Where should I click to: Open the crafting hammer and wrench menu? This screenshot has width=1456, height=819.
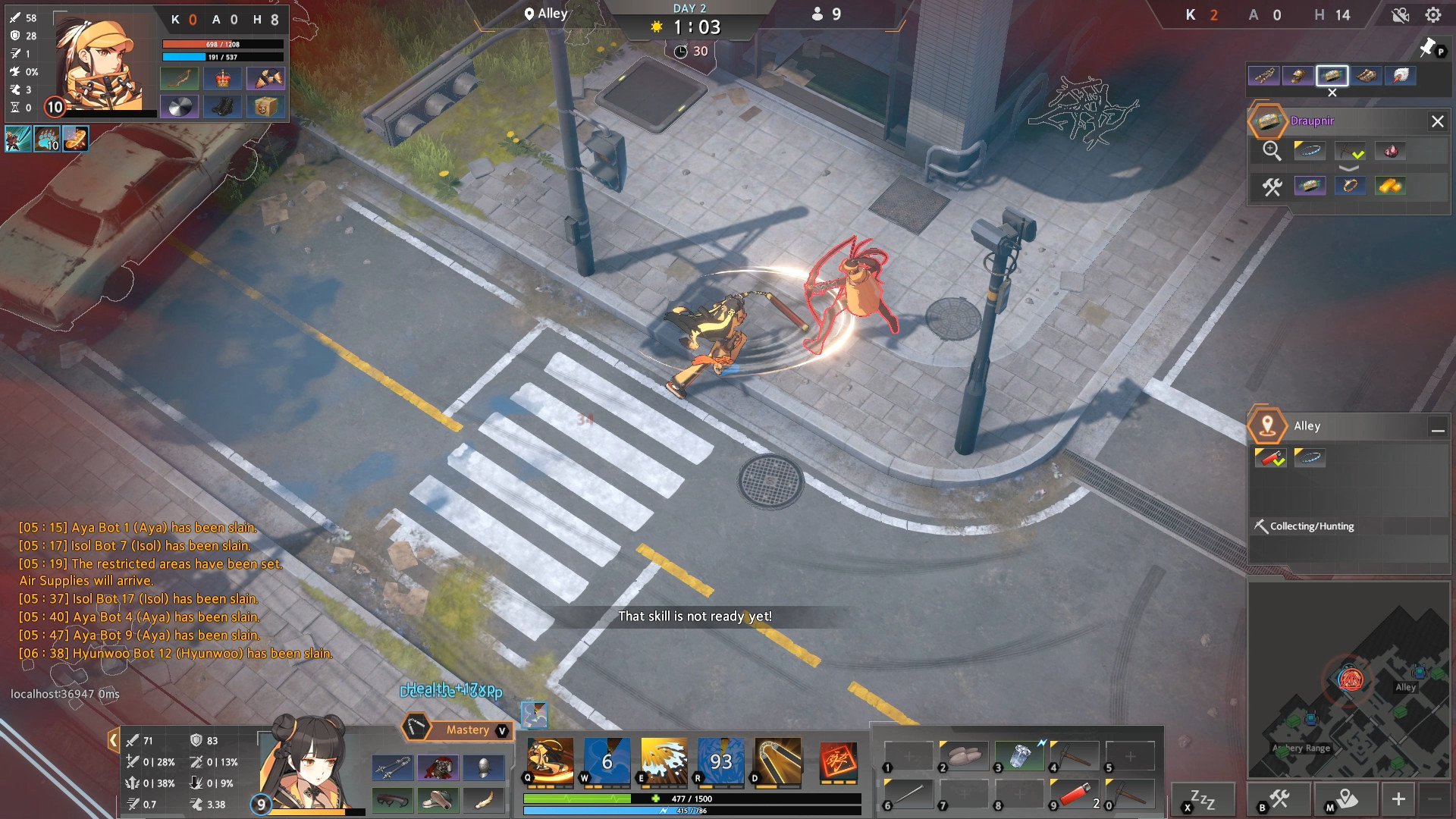pyautogui.click(x=1279, y=799)
